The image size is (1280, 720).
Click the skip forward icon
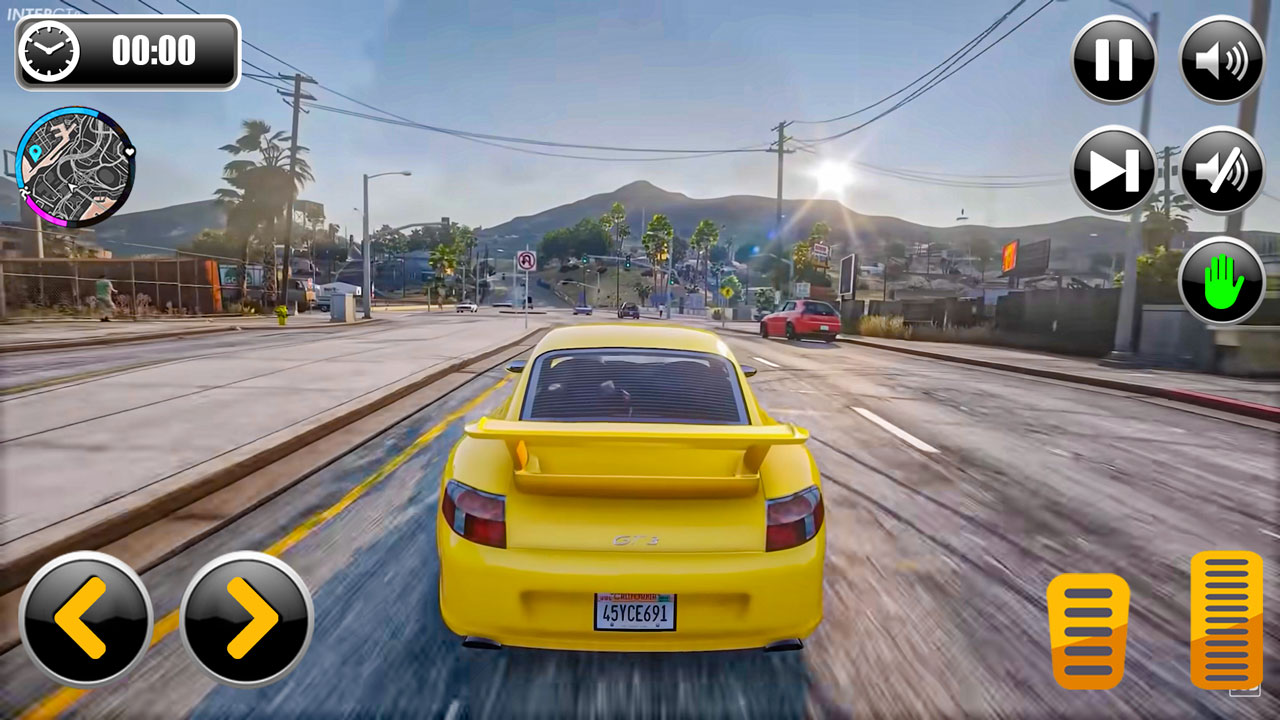pyautogui.click(x=1113, y=170)
